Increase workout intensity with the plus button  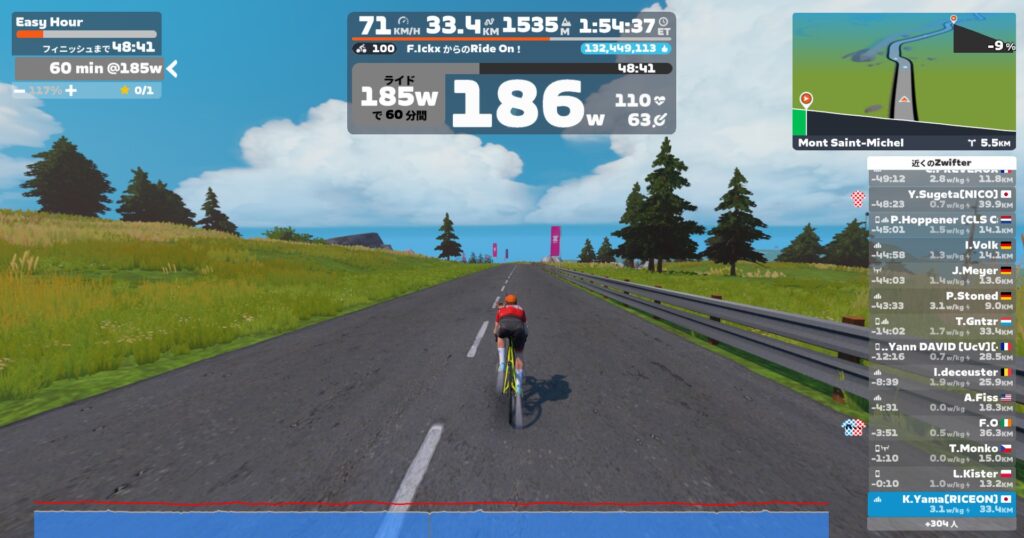point(70,90)
